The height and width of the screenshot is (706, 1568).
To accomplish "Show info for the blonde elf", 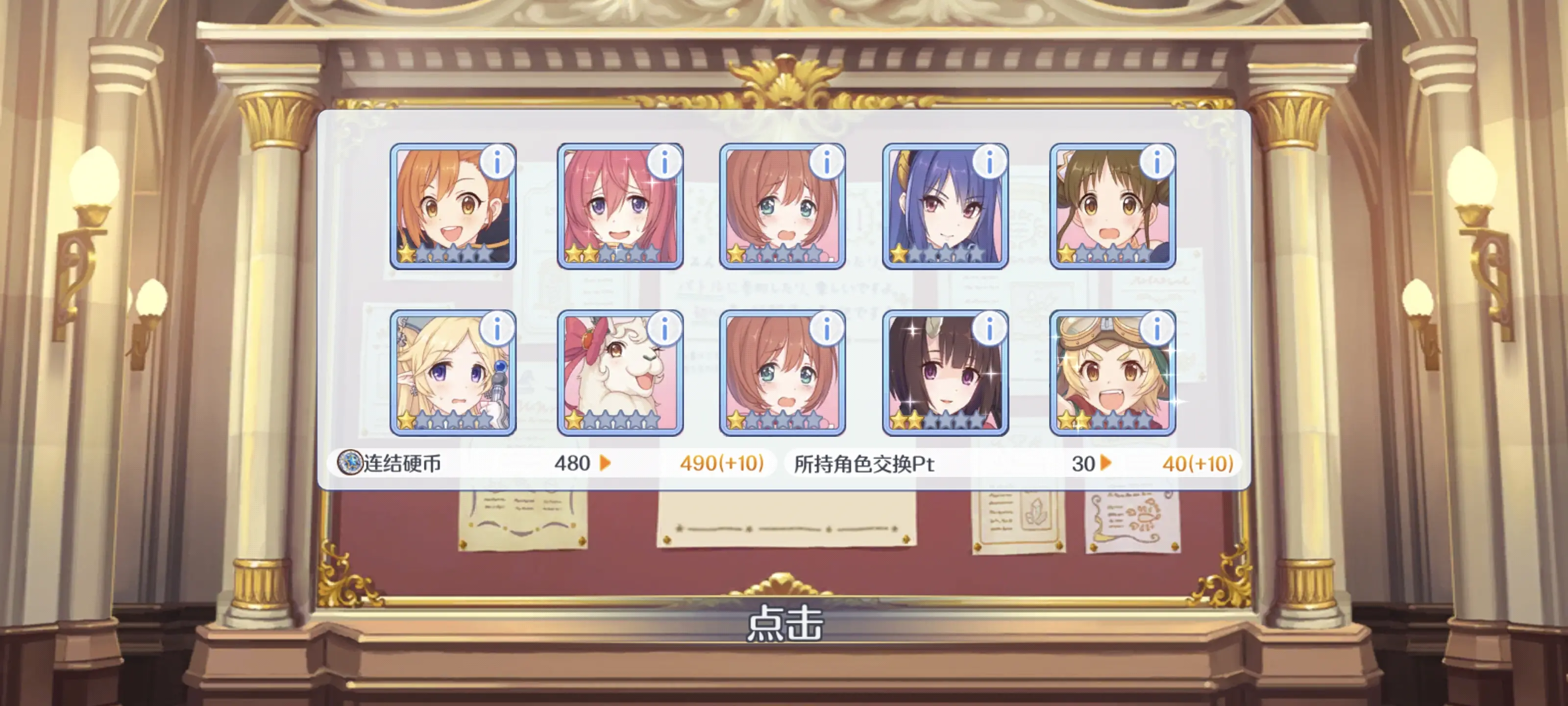I will click(497, 329).
